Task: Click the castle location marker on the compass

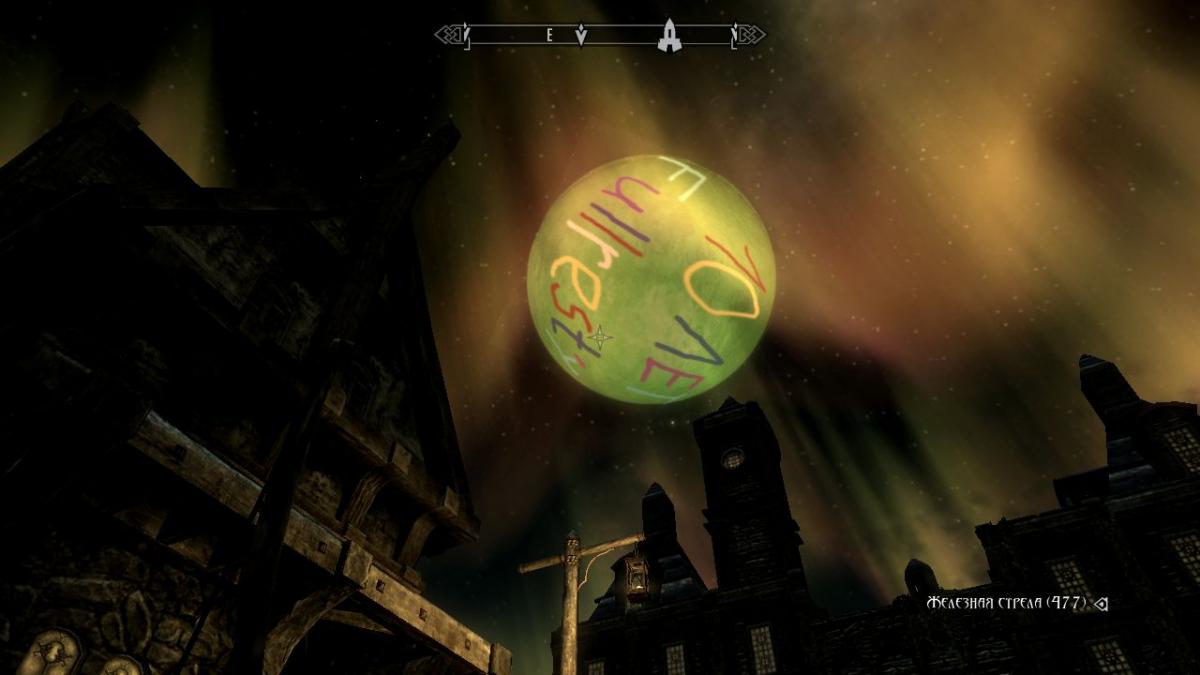Action: coord(669,35)
